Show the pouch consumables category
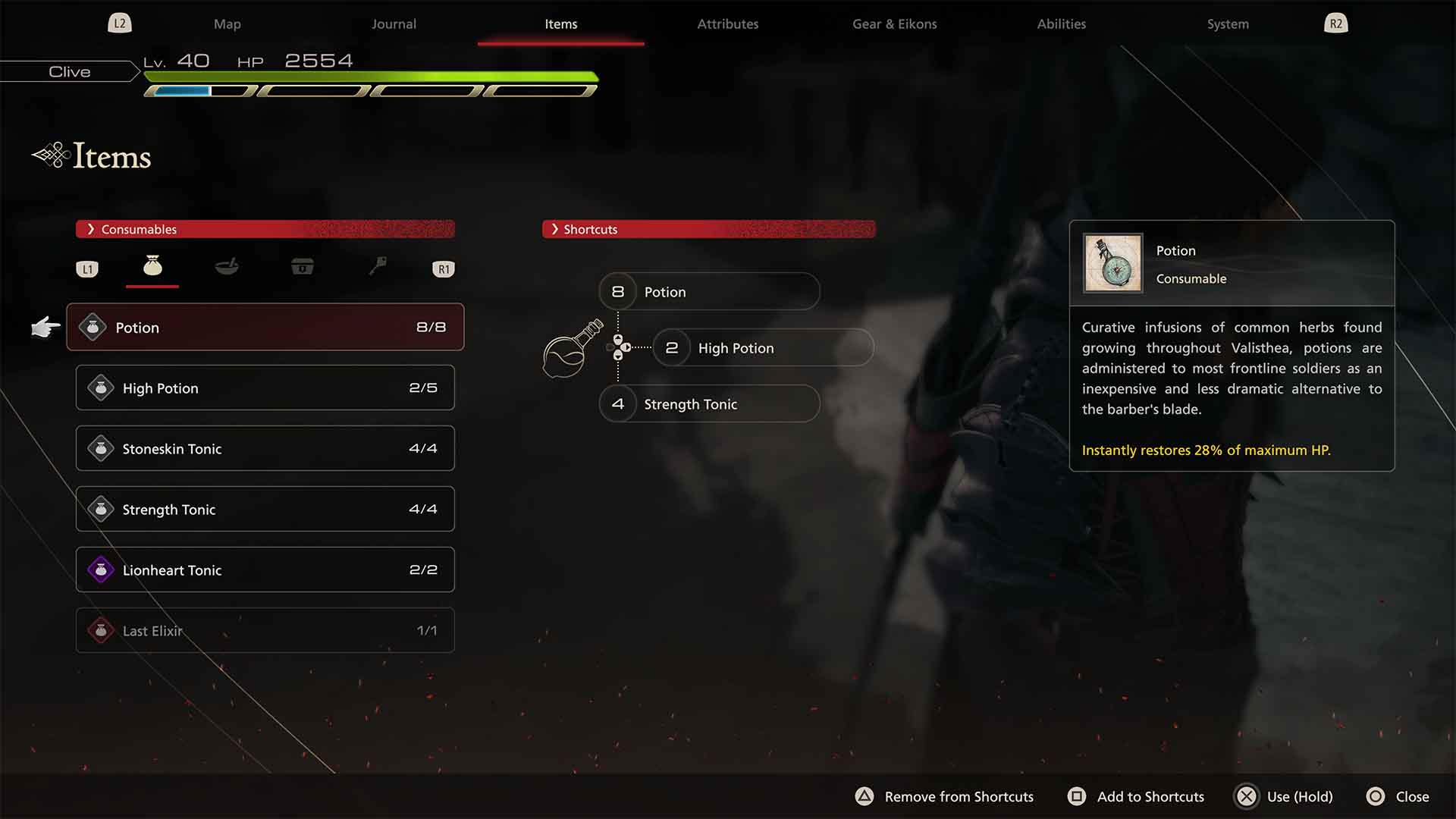This screenshot has height=819, width=1456. (x=152, y=266)
